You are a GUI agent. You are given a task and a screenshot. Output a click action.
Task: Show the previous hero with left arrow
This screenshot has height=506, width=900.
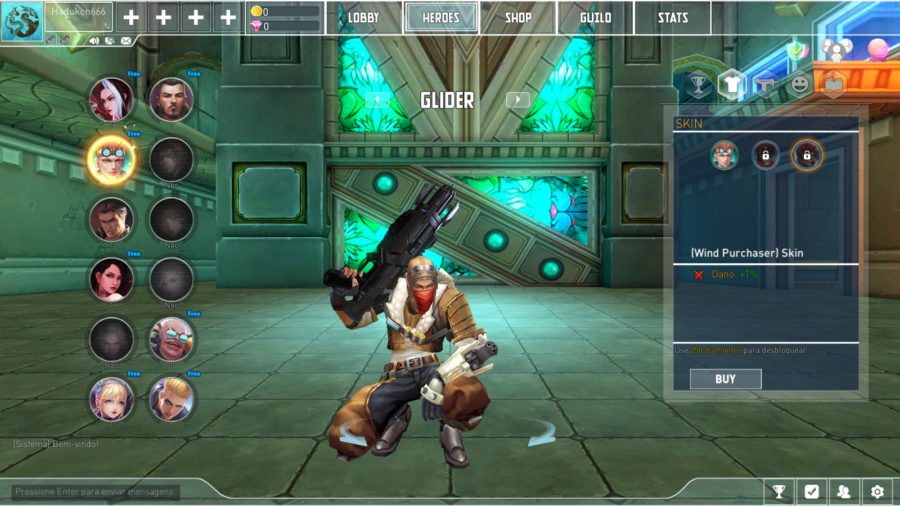[376, 99]
